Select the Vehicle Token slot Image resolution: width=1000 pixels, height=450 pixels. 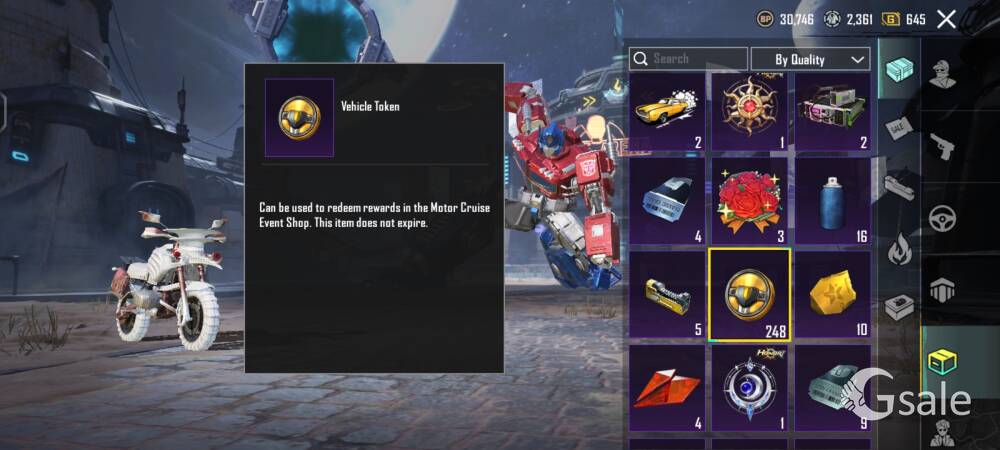[750, 294]
